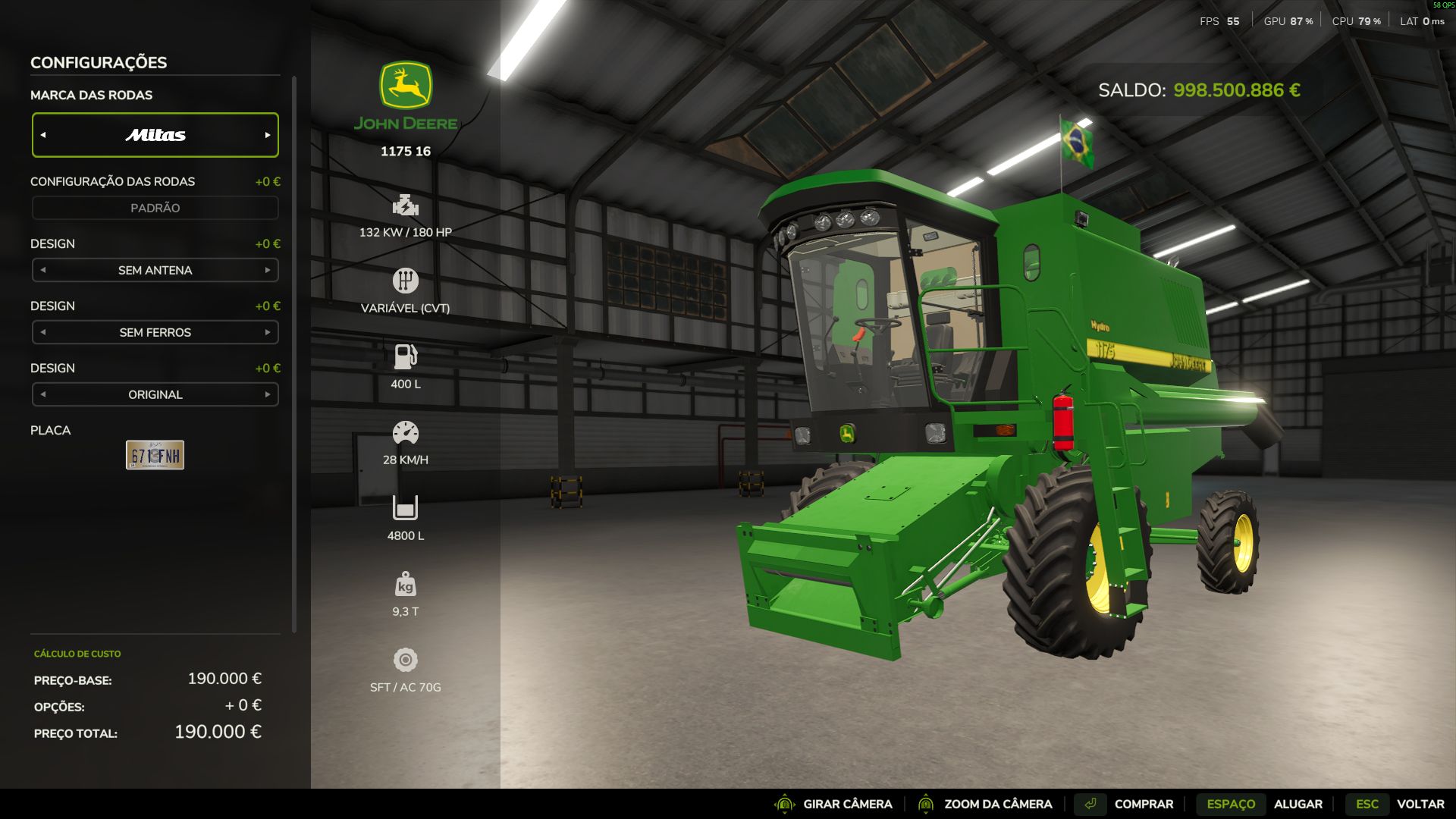Click the Padrão wheel configuration field
This screenshot has height=819, width=1456.
click(x=155, y=208)
